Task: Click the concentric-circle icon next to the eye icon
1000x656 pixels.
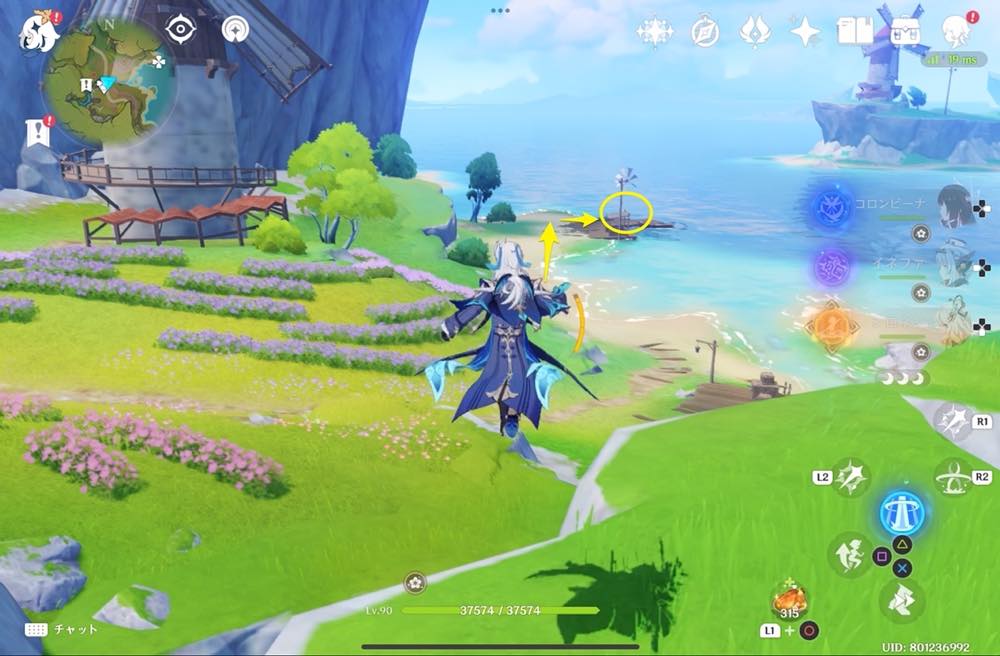Action: coord(236,30)
